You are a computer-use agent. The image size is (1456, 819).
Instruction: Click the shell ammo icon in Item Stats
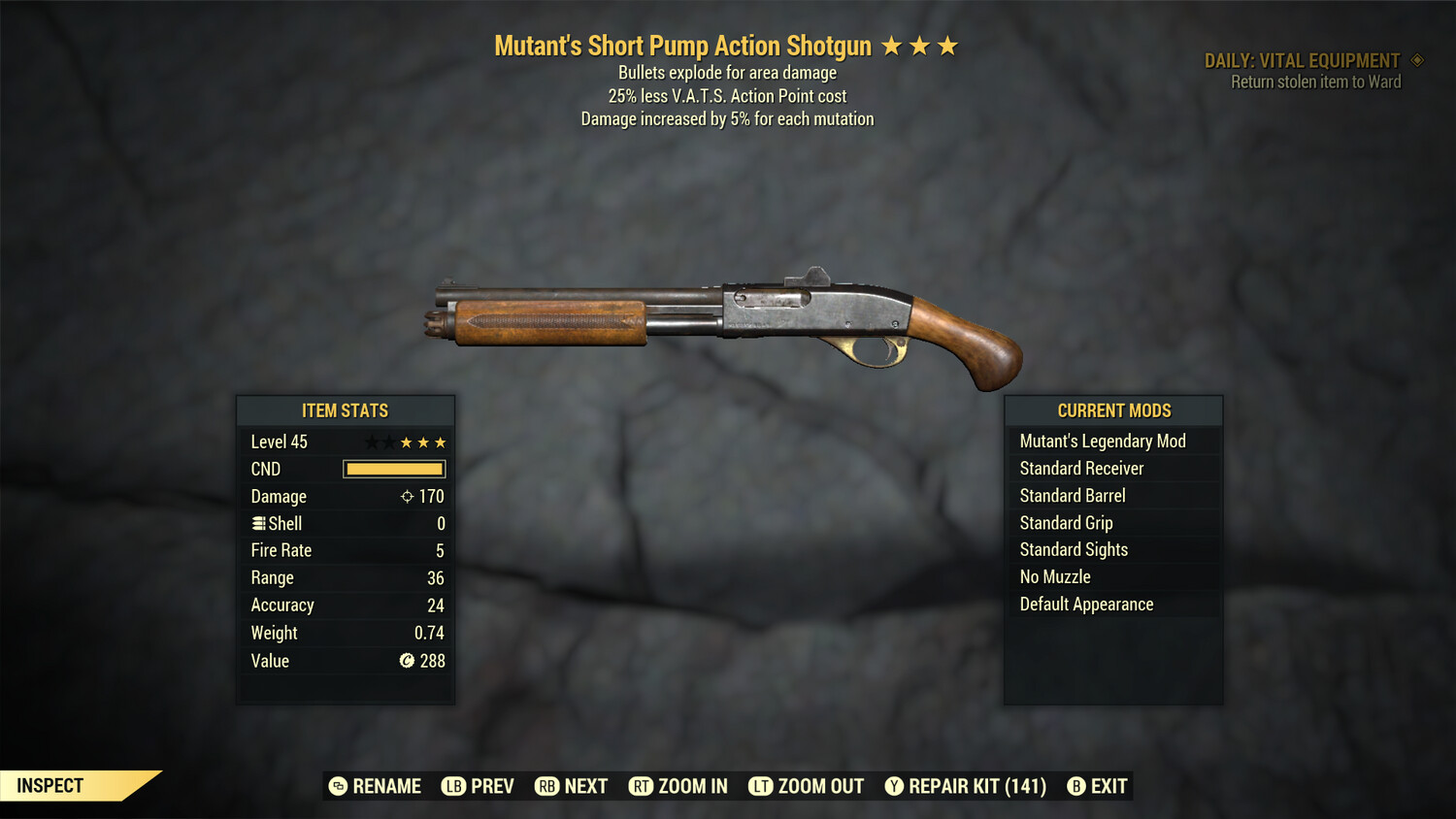point(259,523)
